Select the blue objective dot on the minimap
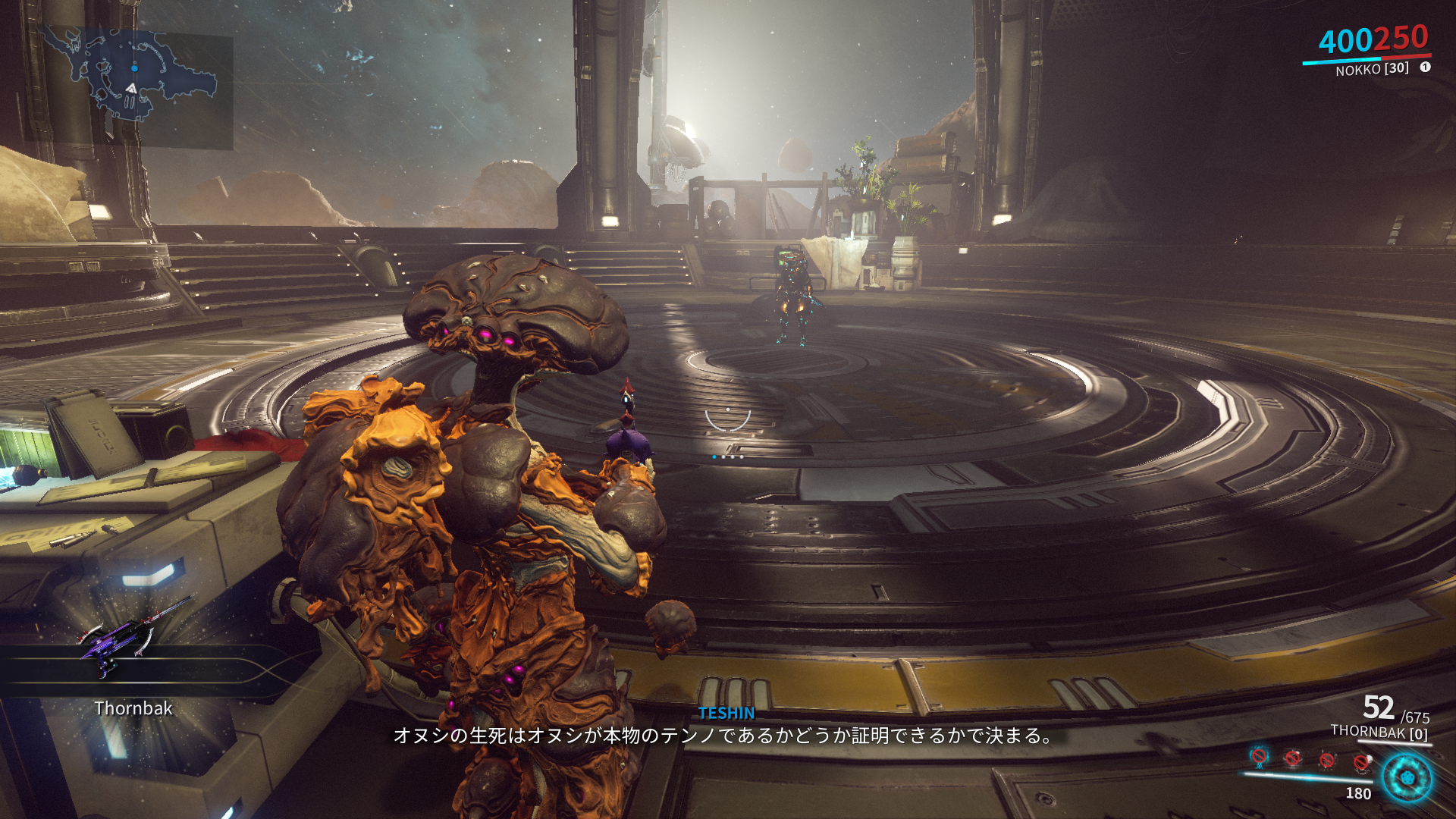The width and height of the screenshot is (1456, 819). coord(134,68)
